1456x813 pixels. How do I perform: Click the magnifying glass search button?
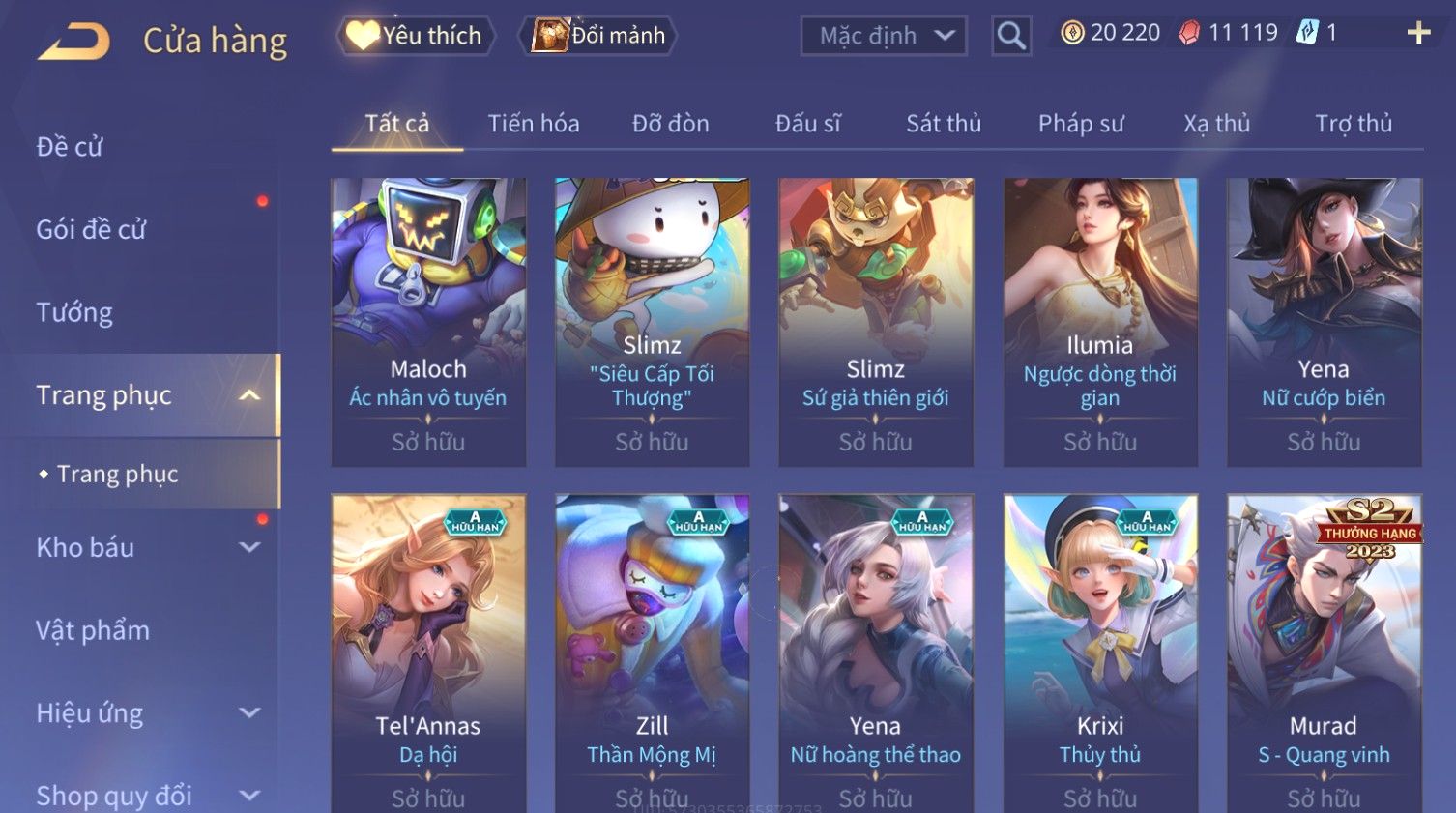[x=1011, y=37]
